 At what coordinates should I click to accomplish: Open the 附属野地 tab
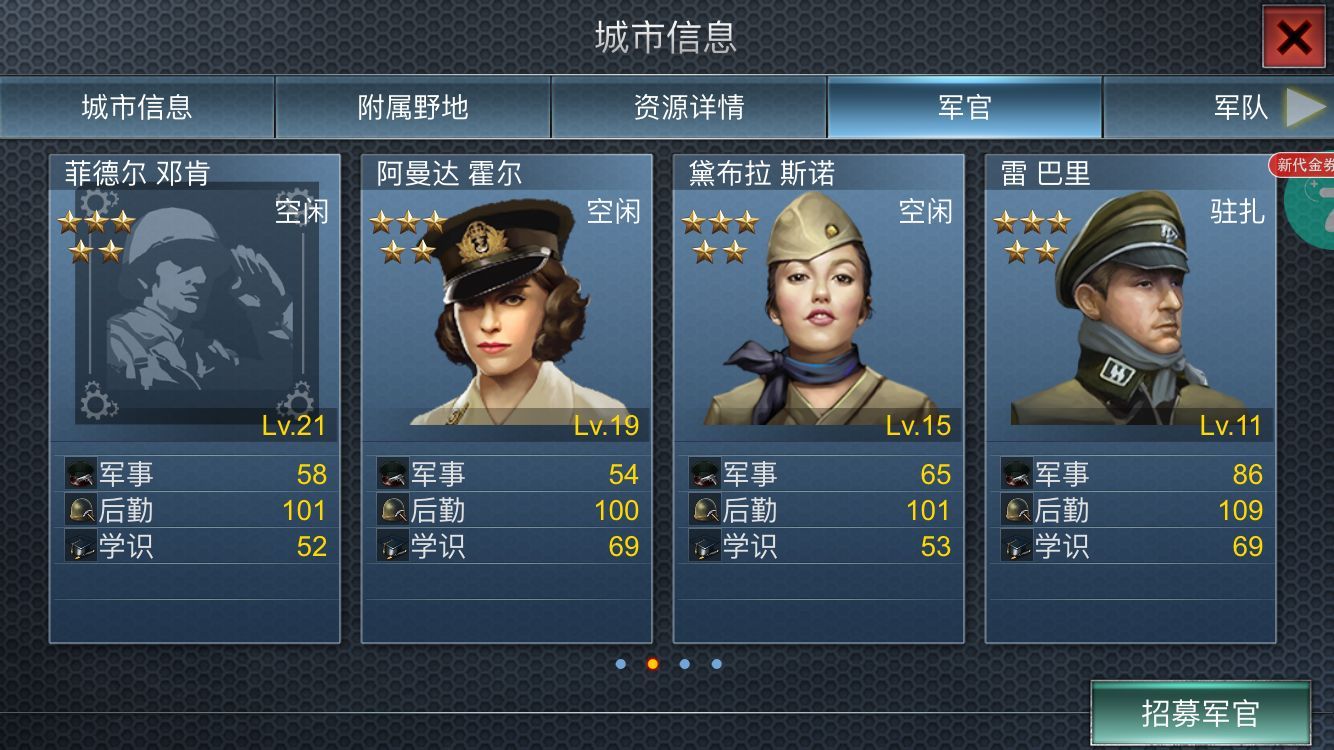413,107
